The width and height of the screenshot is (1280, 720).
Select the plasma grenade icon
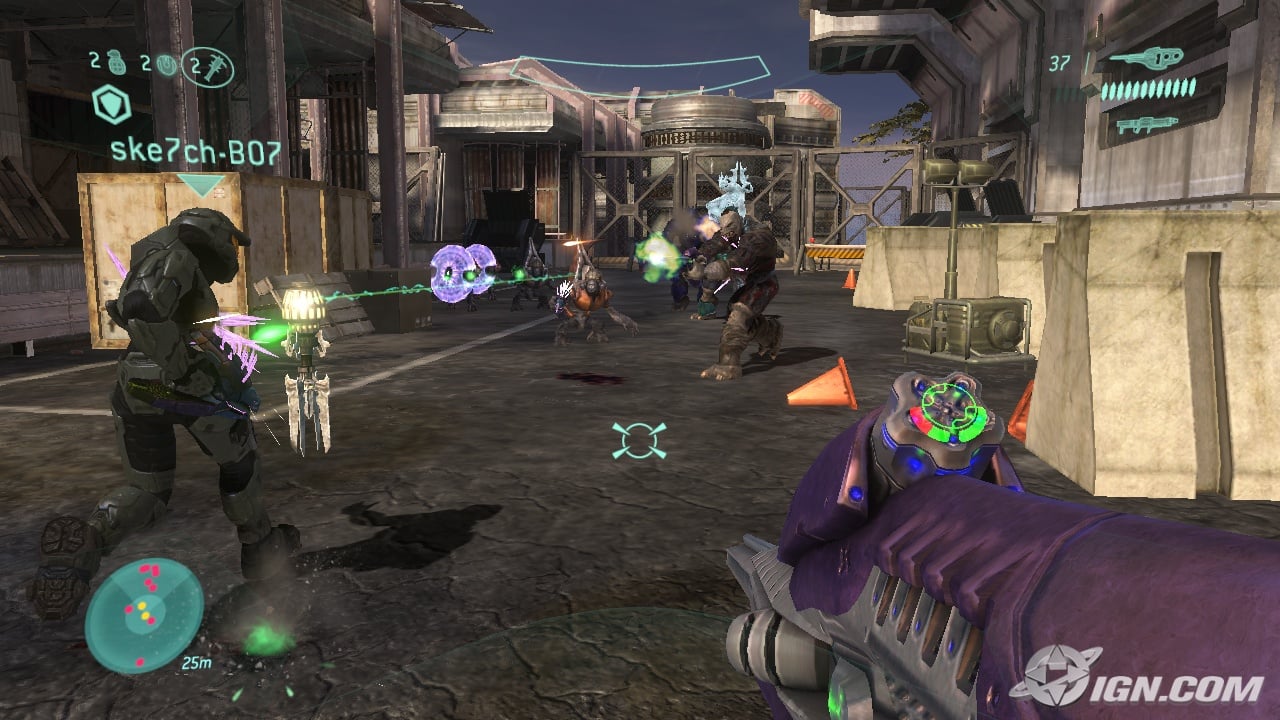click(x=167, y=67)
